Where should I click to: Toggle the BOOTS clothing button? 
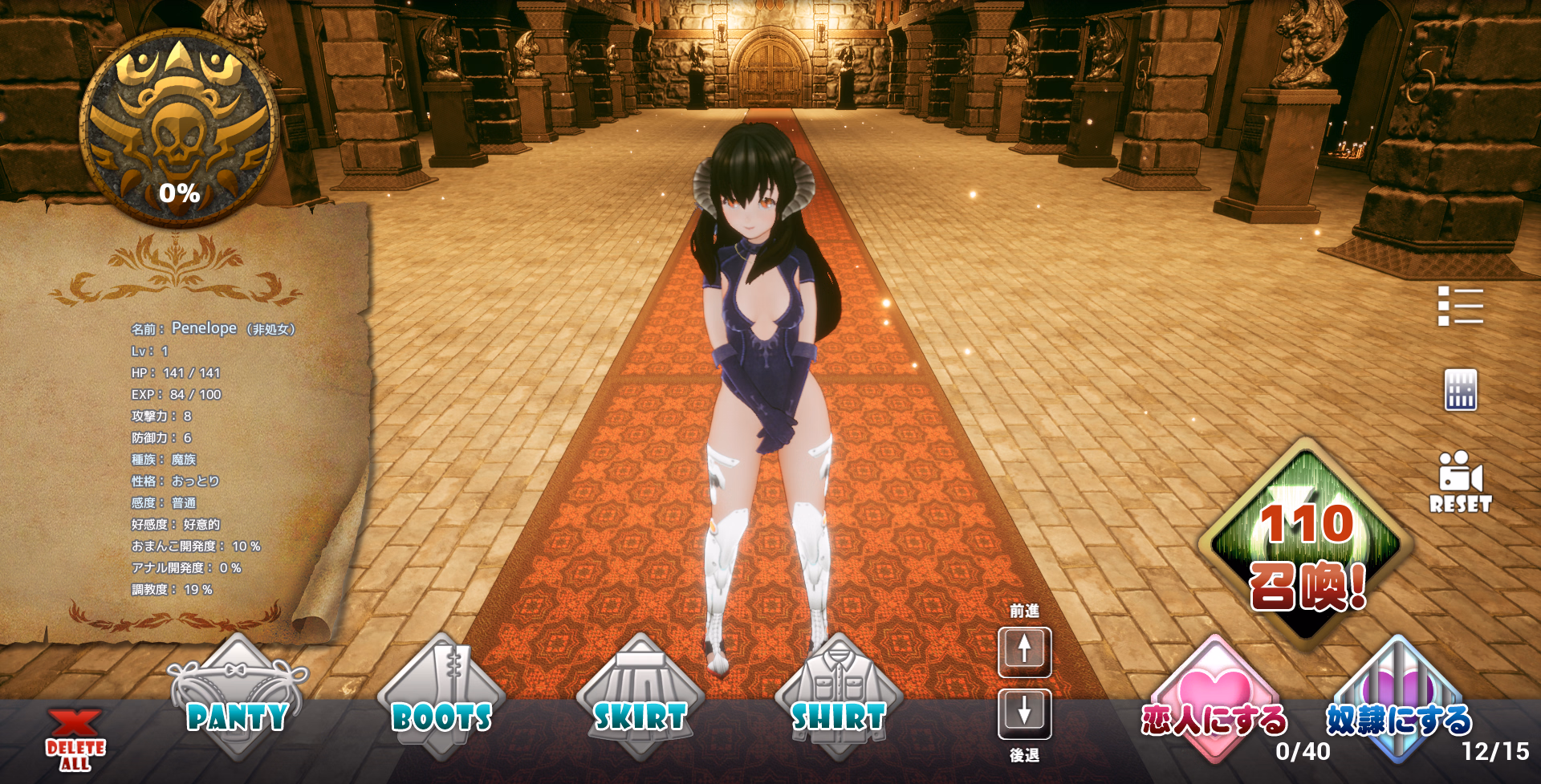tap(441, 700)
